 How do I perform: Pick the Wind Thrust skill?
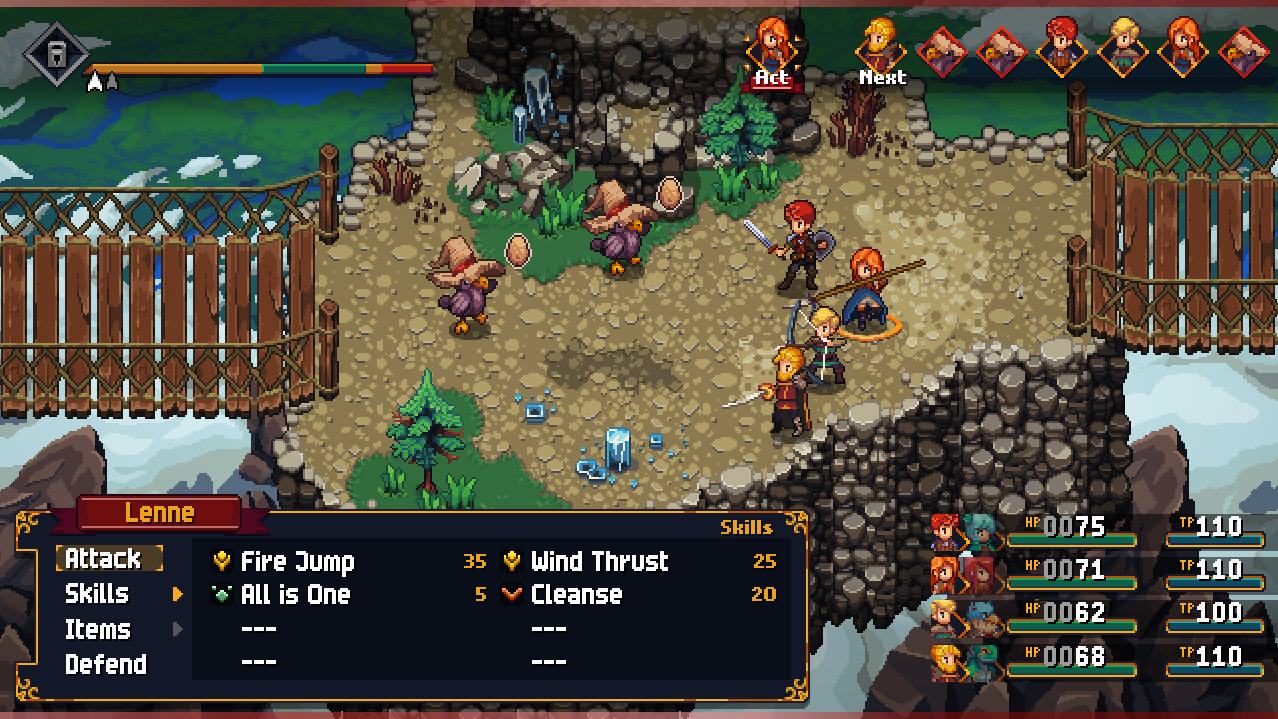[599, 562]
